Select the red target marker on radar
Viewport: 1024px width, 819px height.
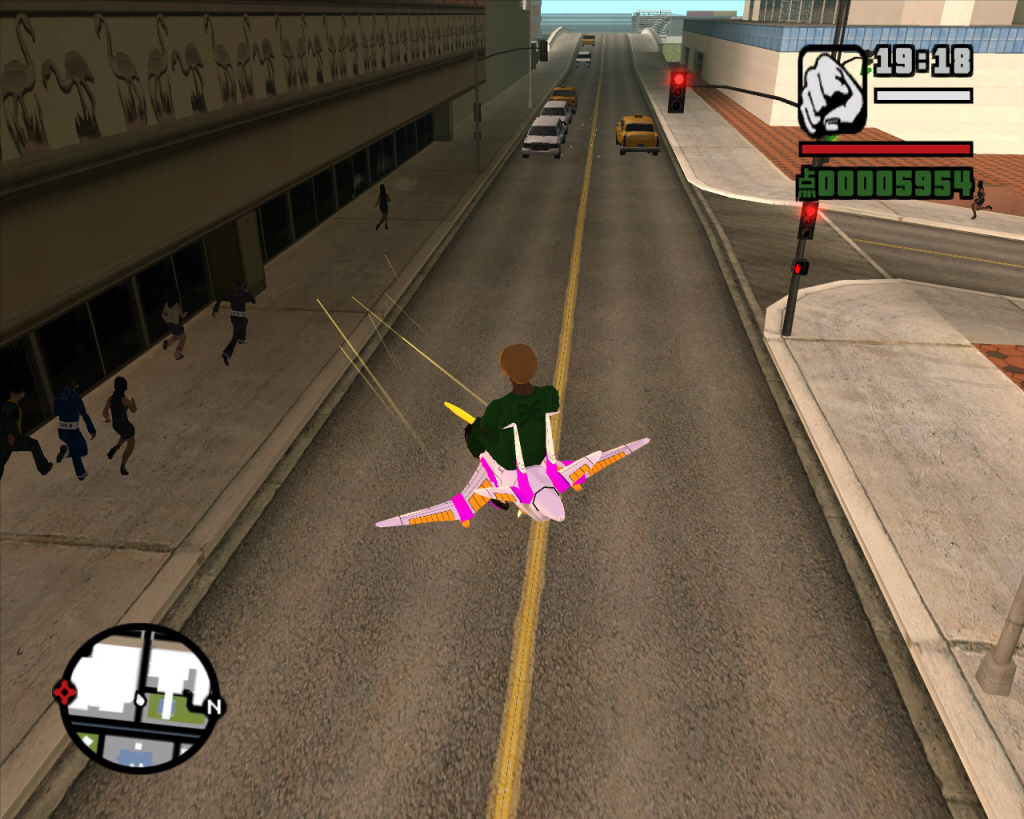pos(65,691)
